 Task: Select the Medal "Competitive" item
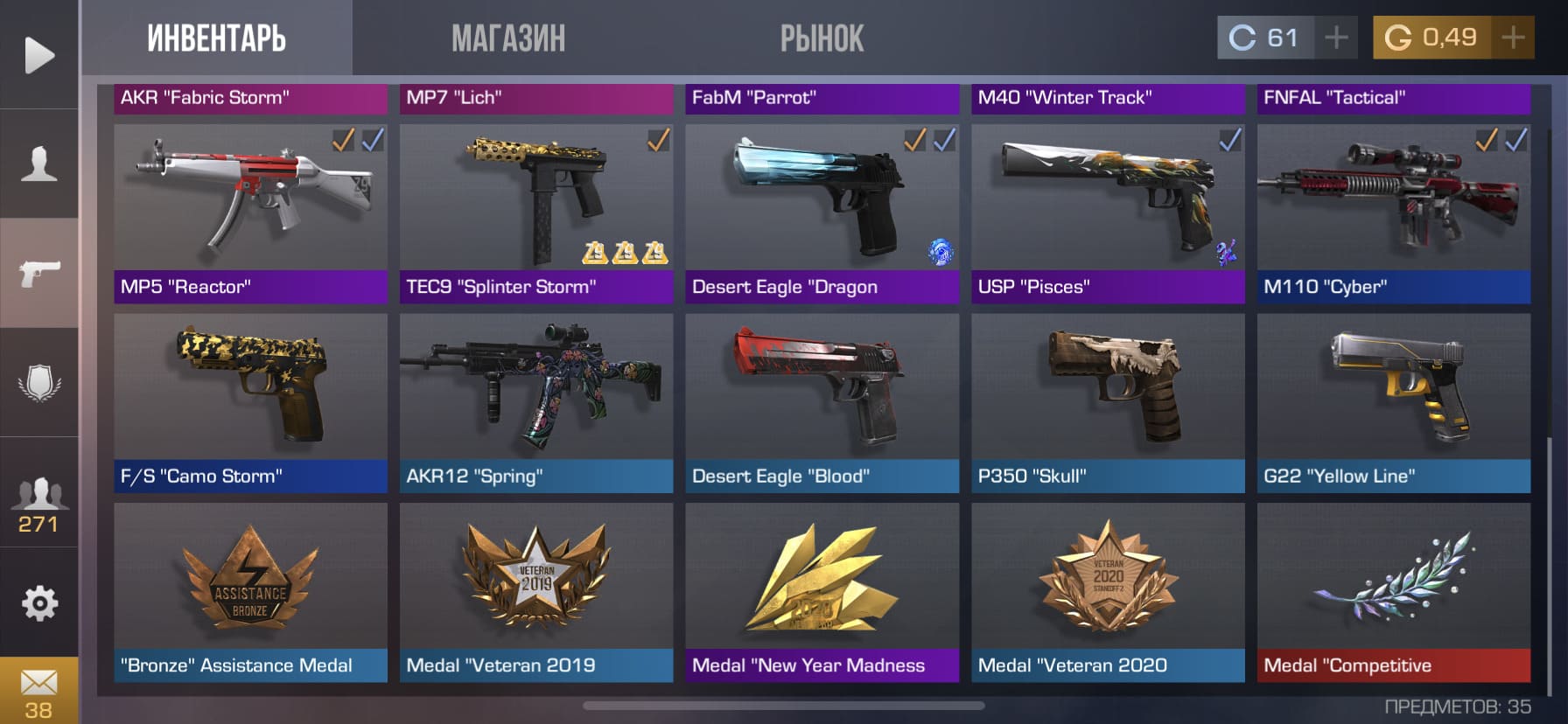1394,592
